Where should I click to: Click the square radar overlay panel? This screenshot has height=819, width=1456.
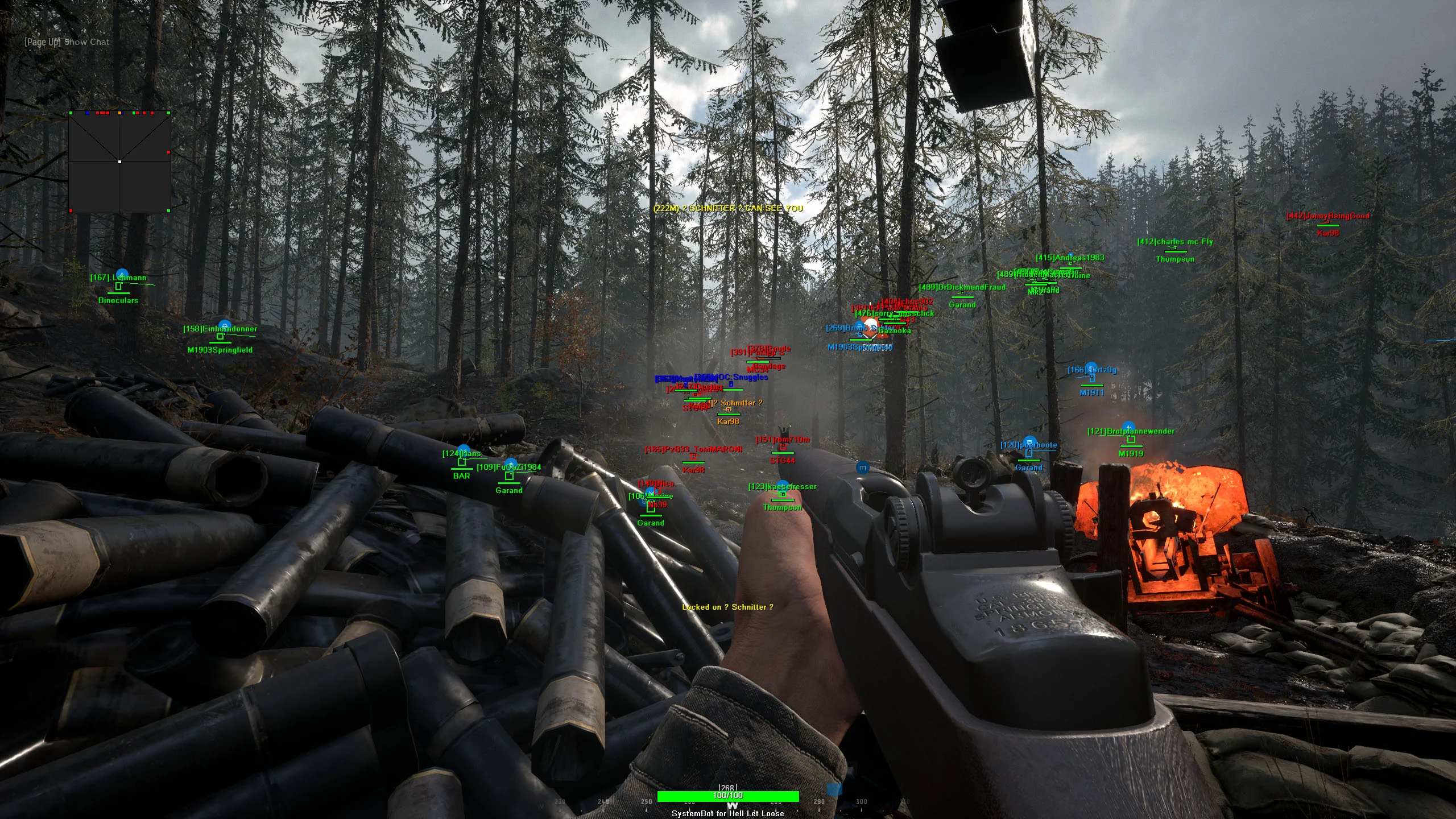[119, 162]
